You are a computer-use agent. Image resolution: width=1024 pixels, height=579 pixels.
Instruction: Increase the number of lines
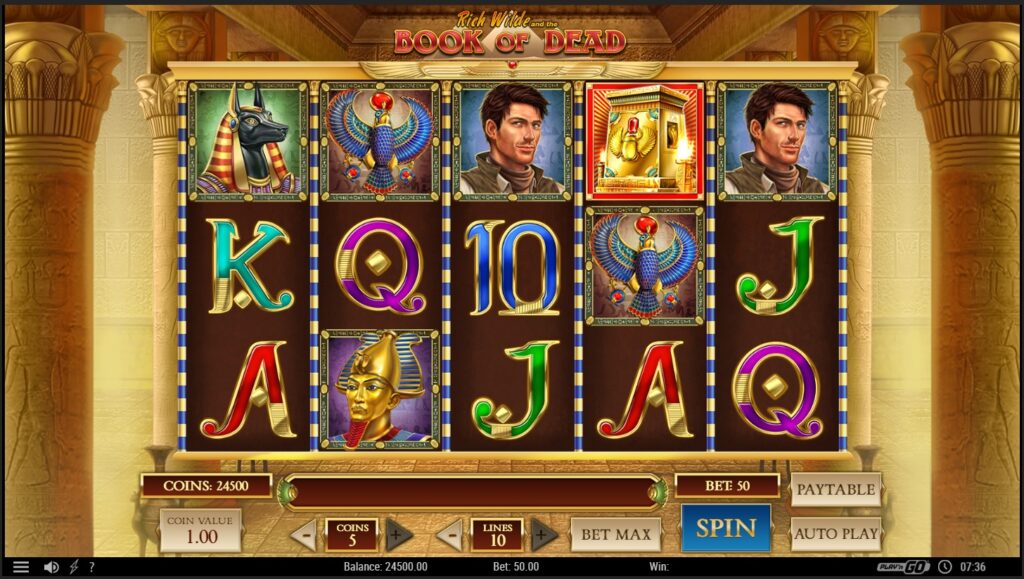click(544, 534)
